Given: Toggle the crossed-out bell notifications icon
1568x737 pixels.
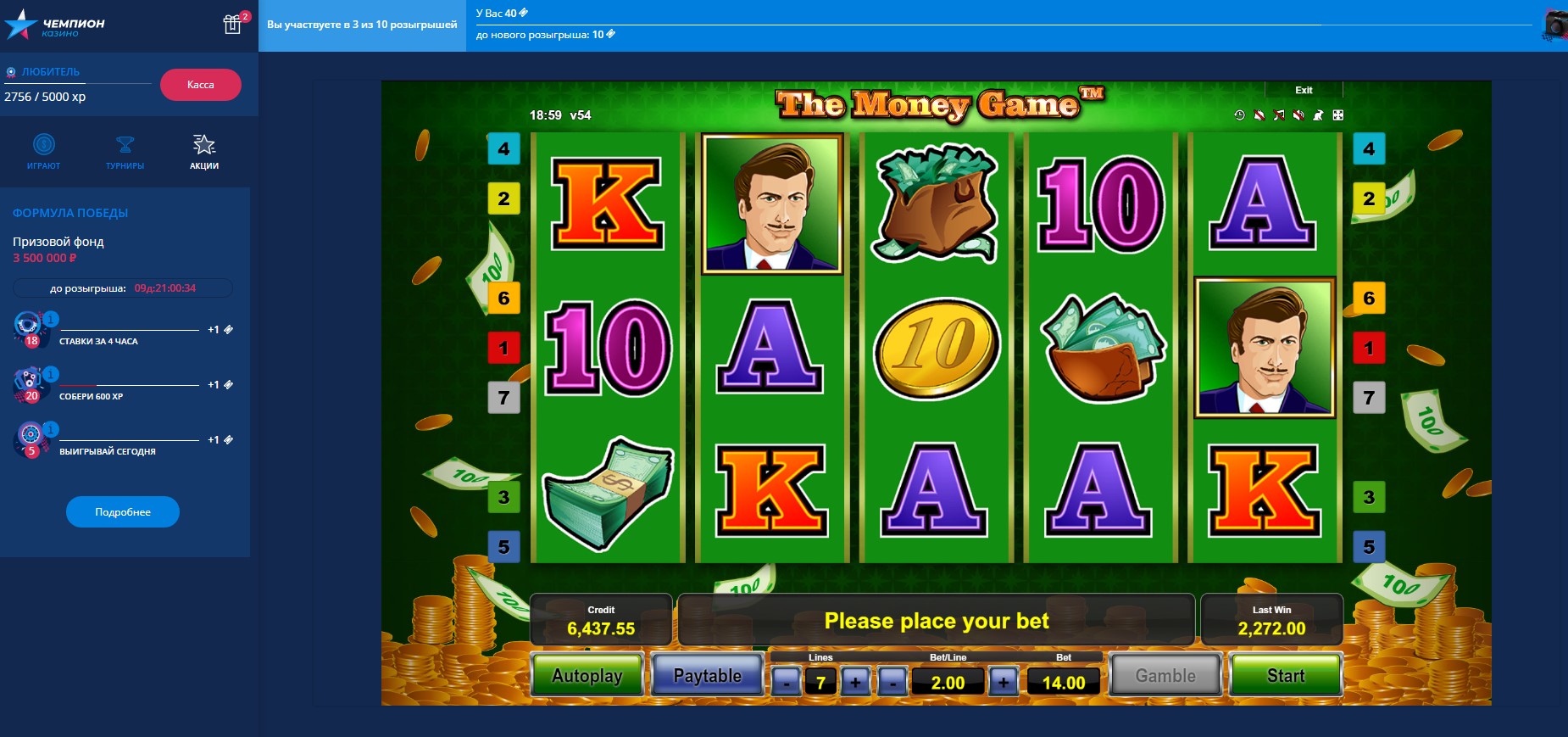Looking at the screenshot, I should tap(1259, 114).
